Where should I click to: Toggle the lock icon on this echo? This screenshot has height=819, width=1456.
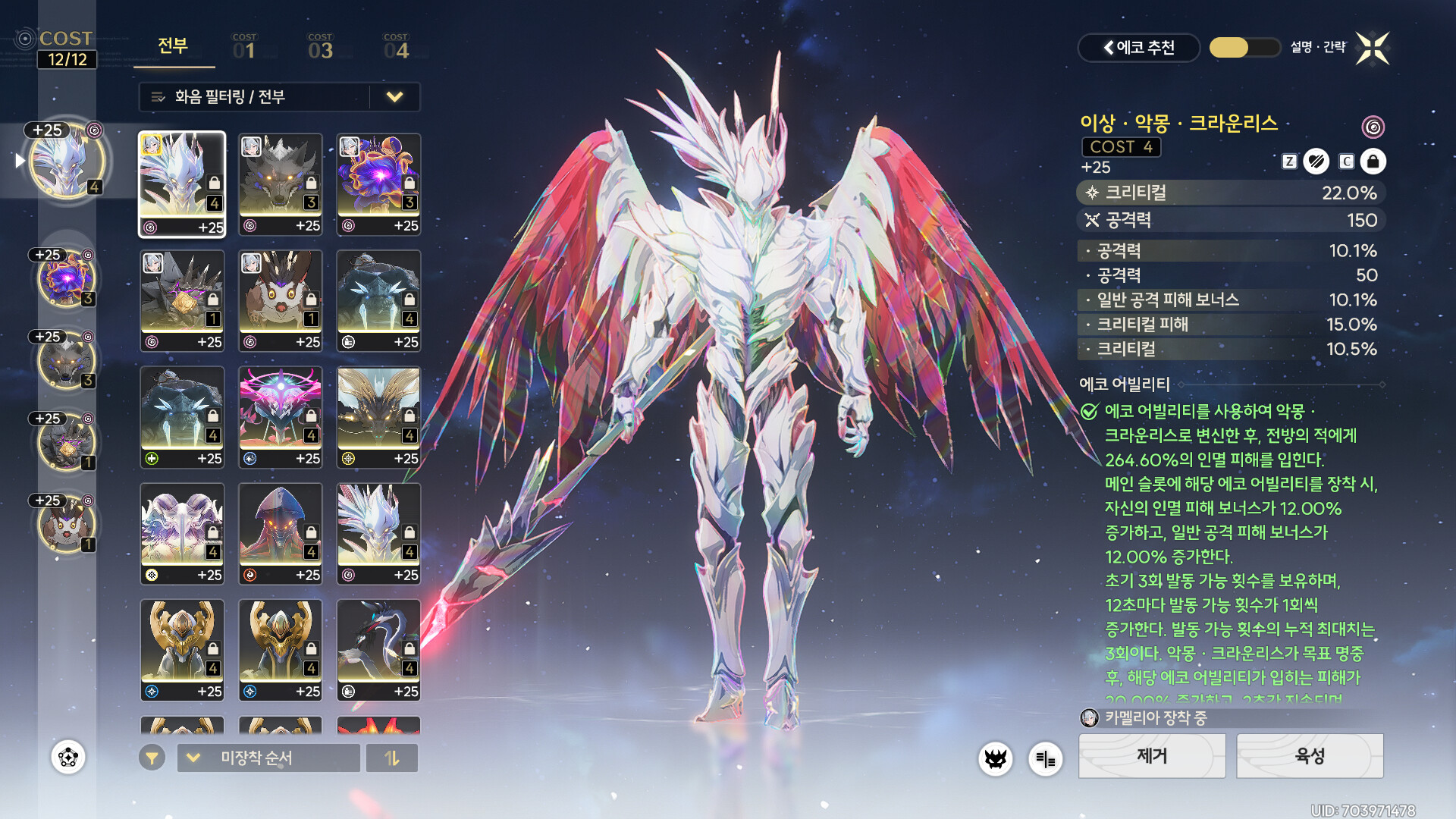tap(1373, 162)
